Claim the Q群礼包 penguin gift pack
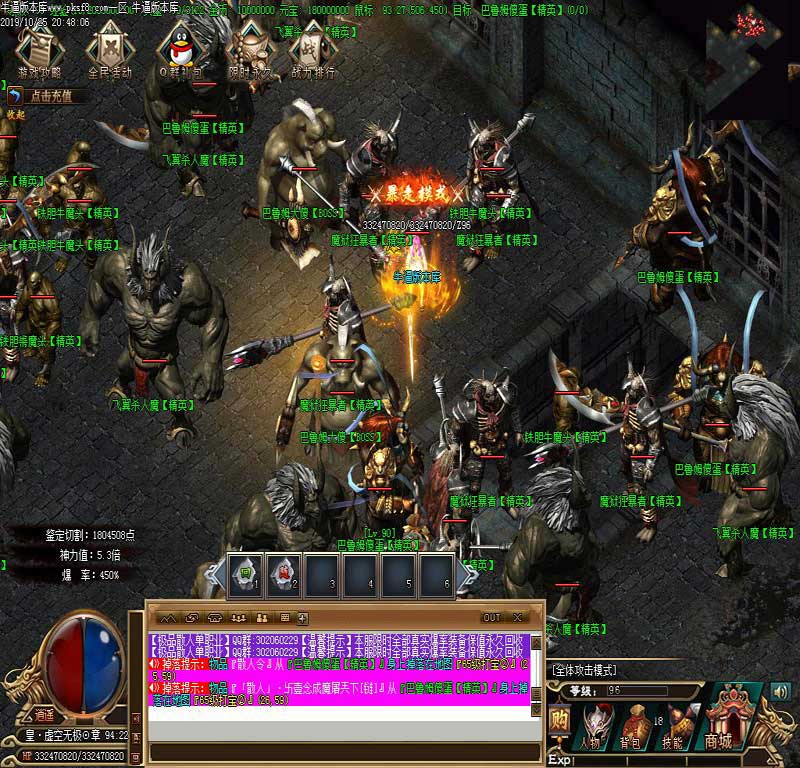 pyautogui.click(x=181, y=51)
